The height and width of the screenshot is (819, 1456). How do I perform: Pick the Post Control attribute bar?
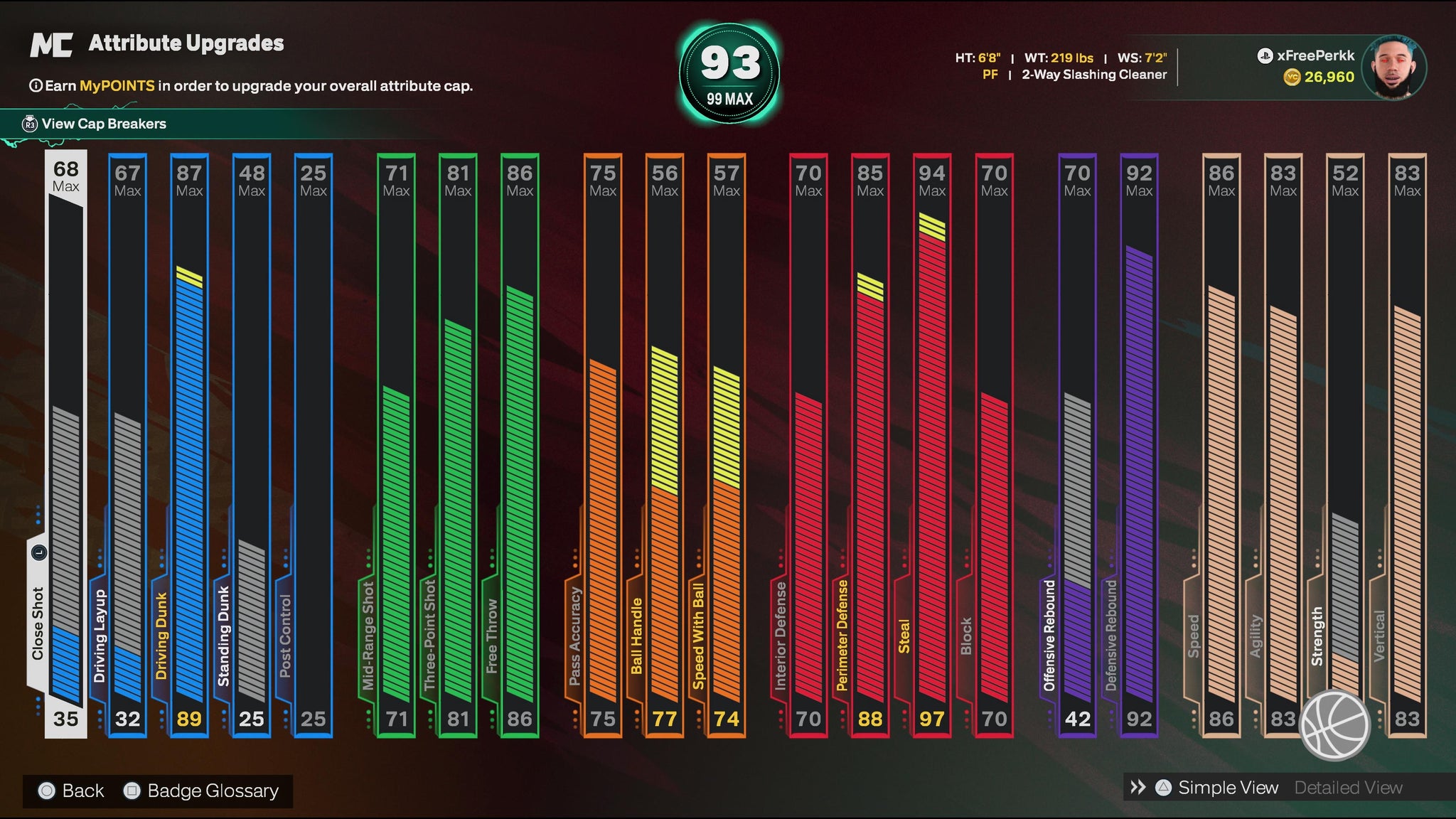click(313, 444)
